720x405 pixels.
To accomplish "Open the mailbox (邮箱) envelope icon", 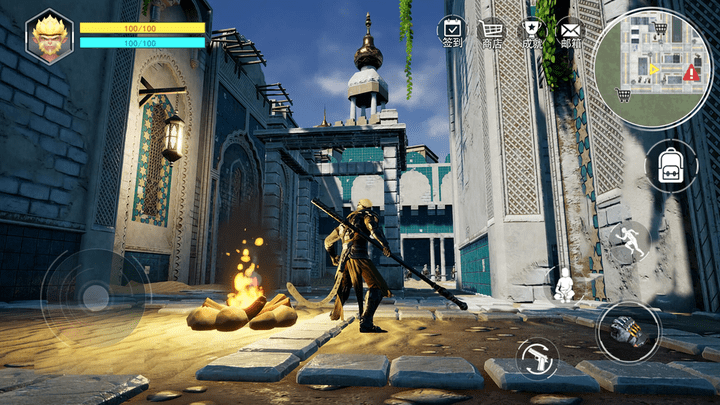I will (570, 31).
